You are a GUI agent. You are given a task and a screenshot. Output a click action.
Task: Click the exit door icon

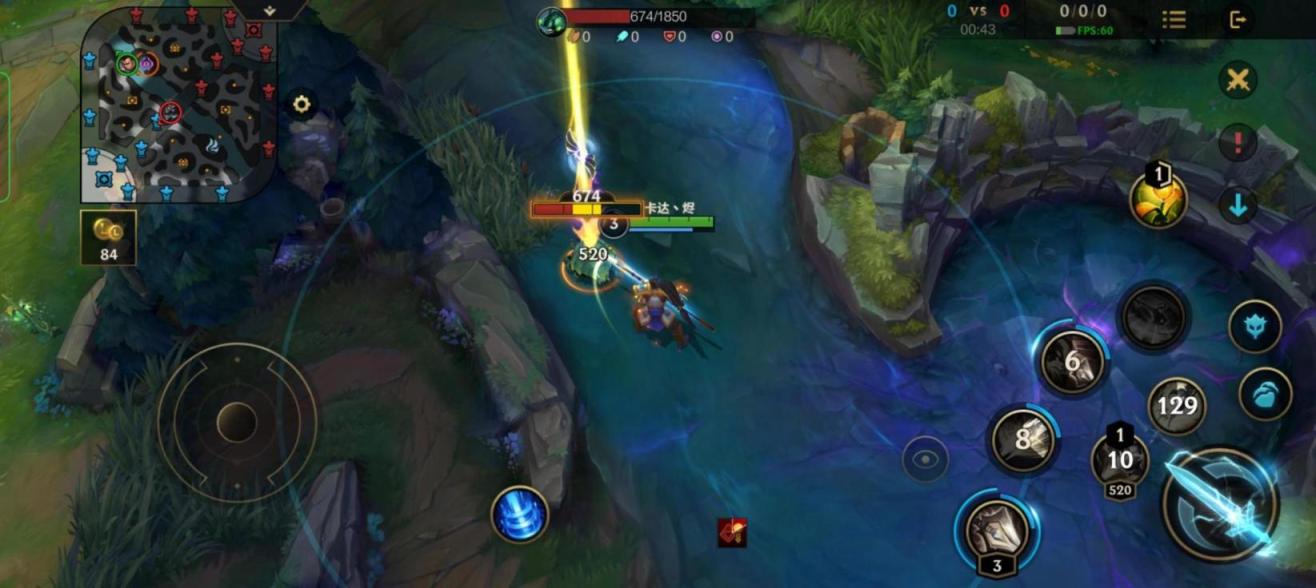pyautogui.click(x=1239, y=19)
